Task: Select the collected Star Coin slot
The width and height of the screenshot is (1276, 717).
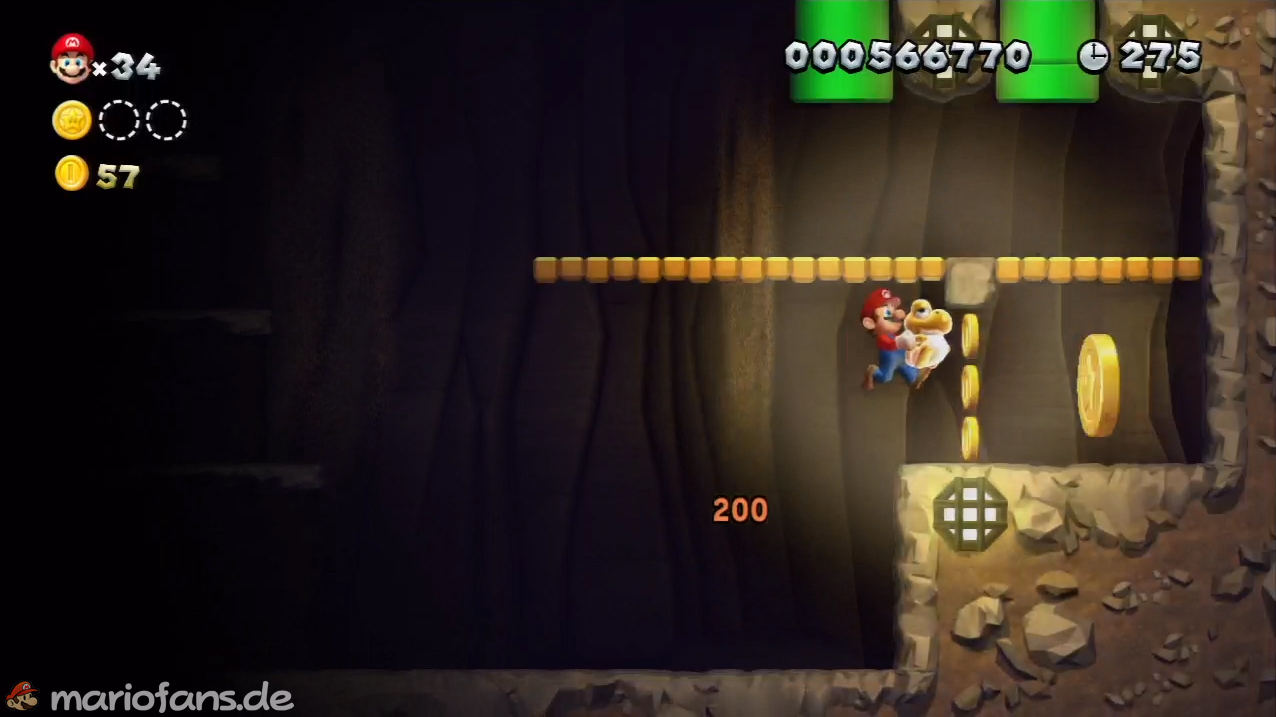Action: coord(72,120)
